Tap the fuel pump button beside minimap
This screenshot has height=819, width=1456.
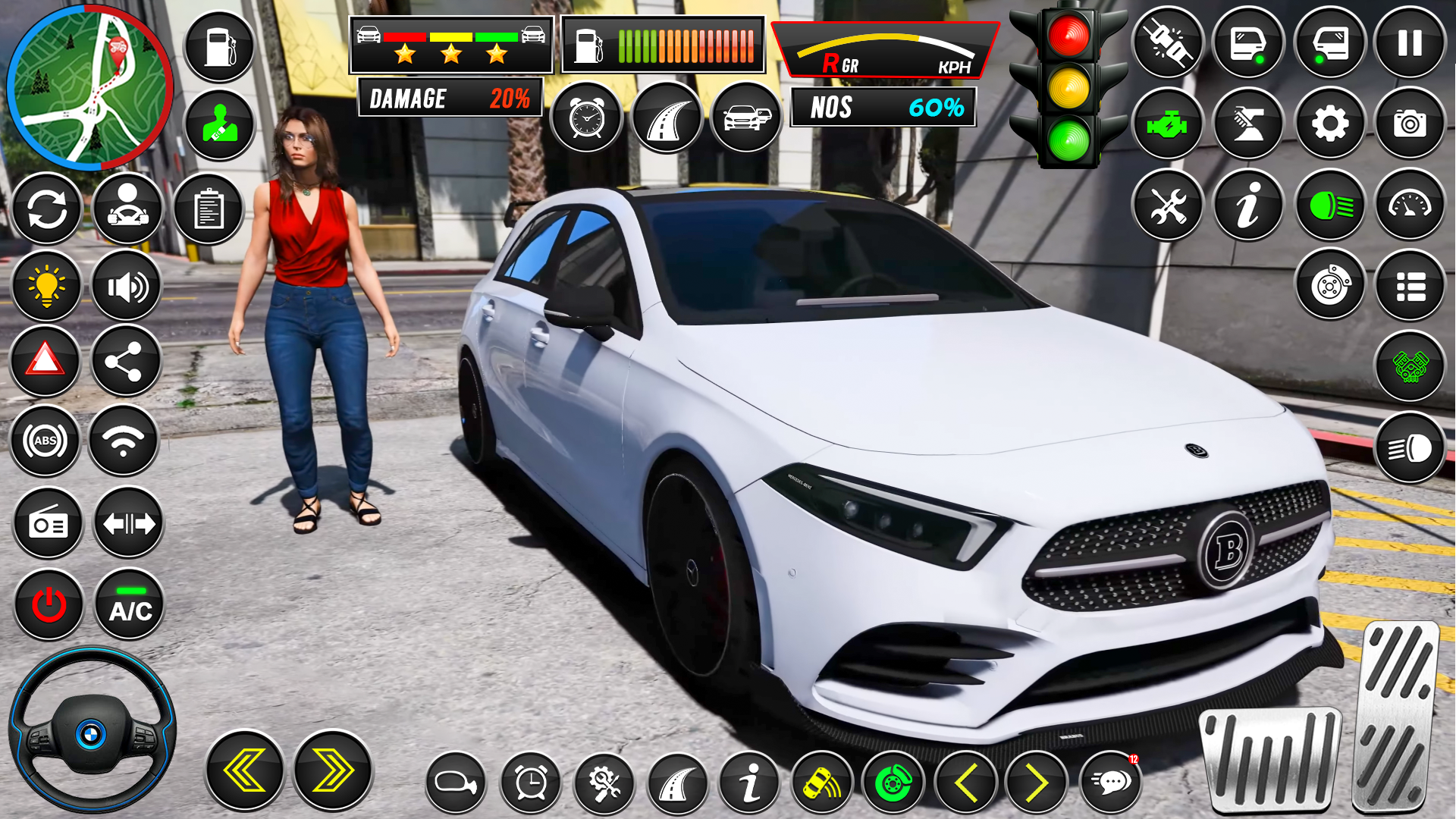pos(219,47)
